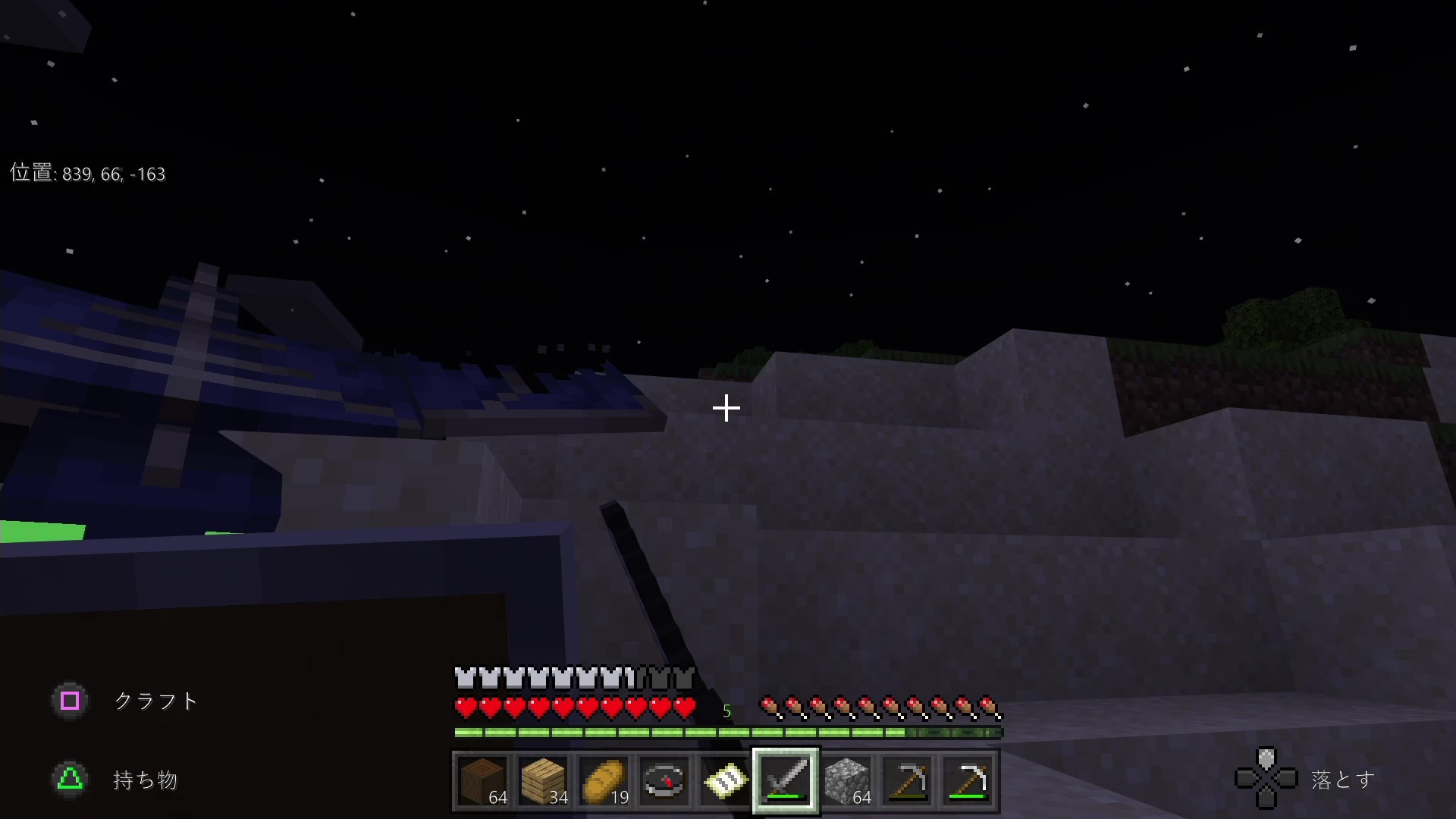Choose the bread in the hotbar

[604, 780]
